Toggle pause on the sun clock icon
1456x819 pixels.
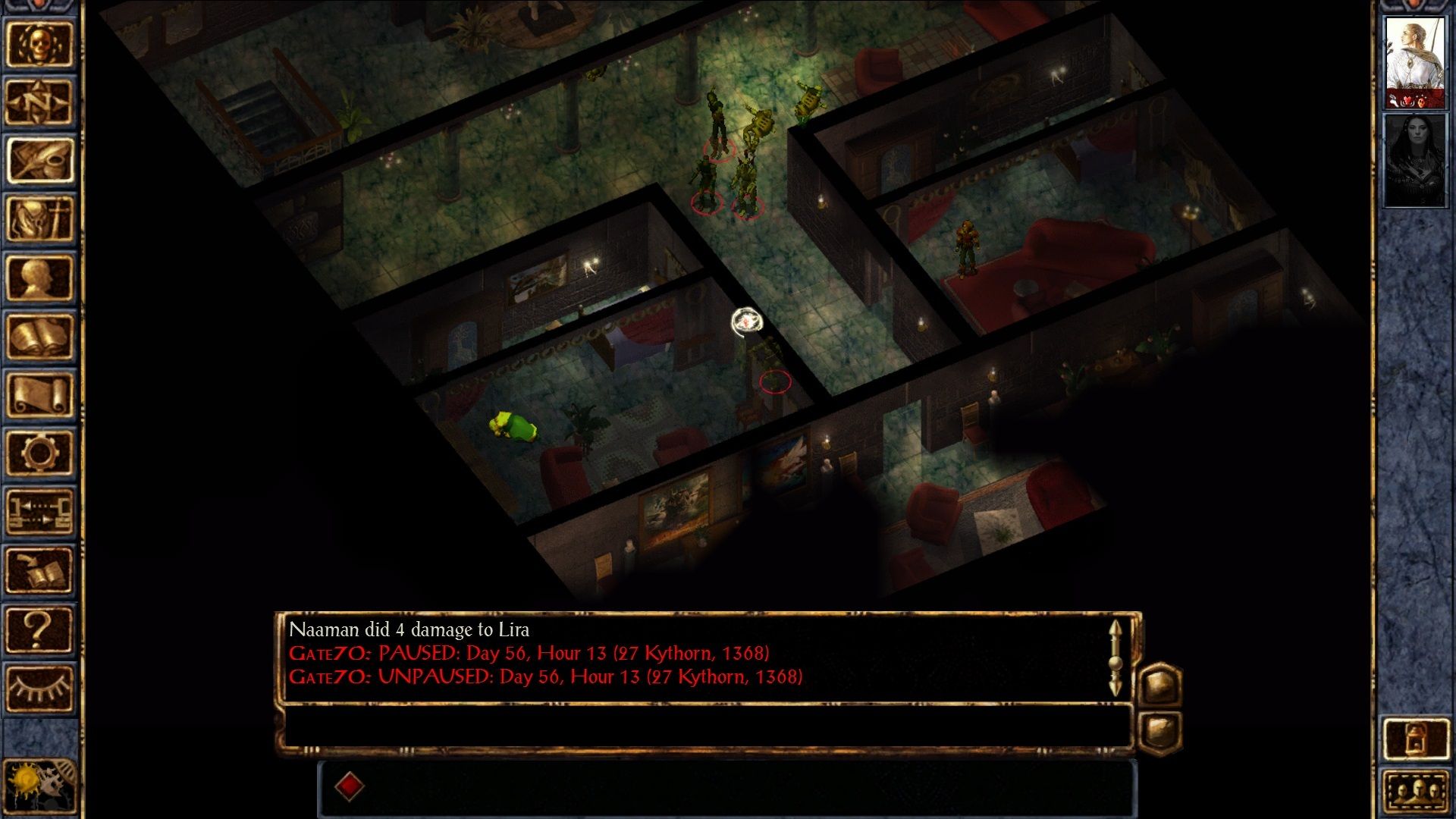pyautogui.click(x=38, y=786)
